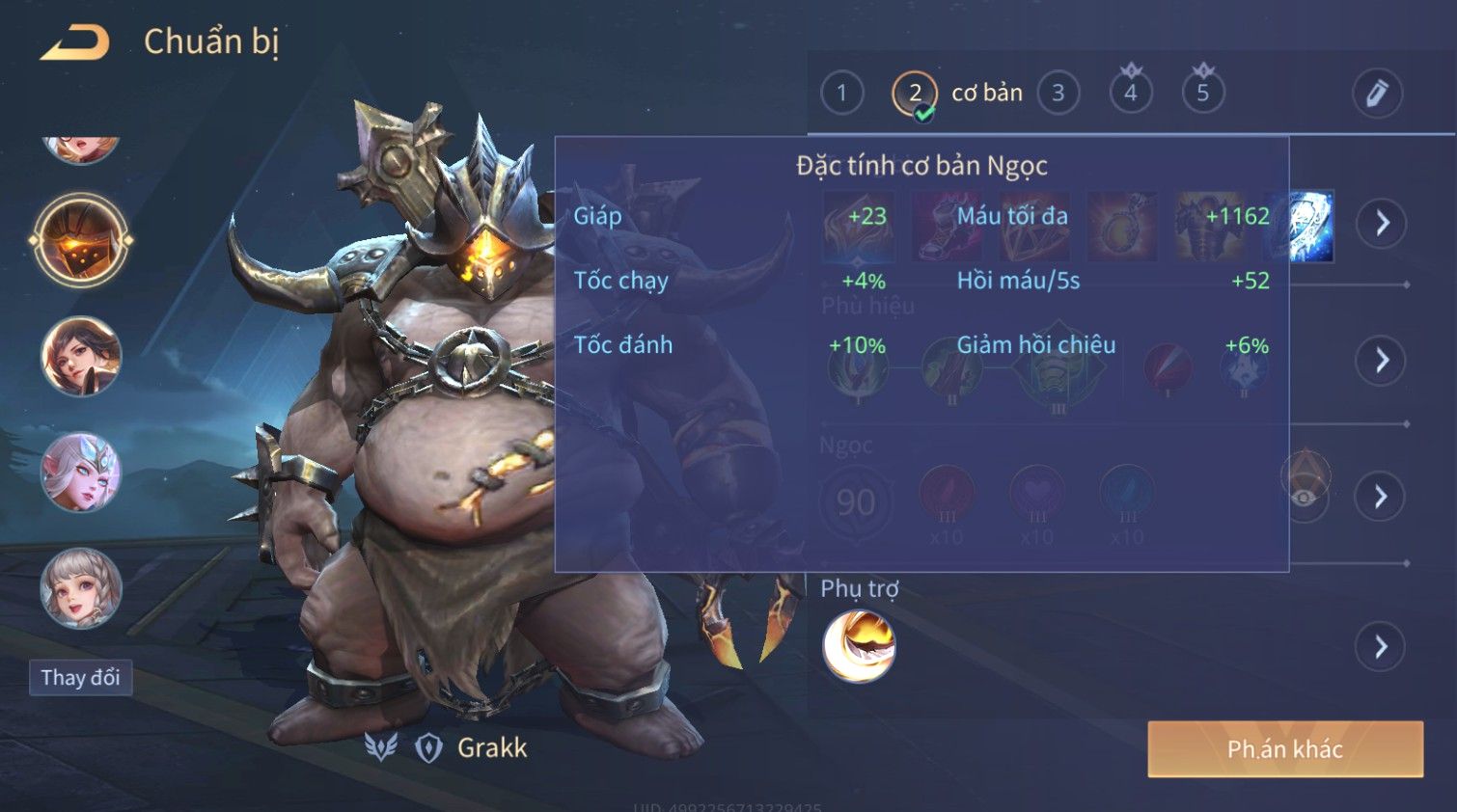This screenshot has width=1457, height=812.
Task: Pick the pink-haired hero with crown portrait
Action: pos(81,473)
